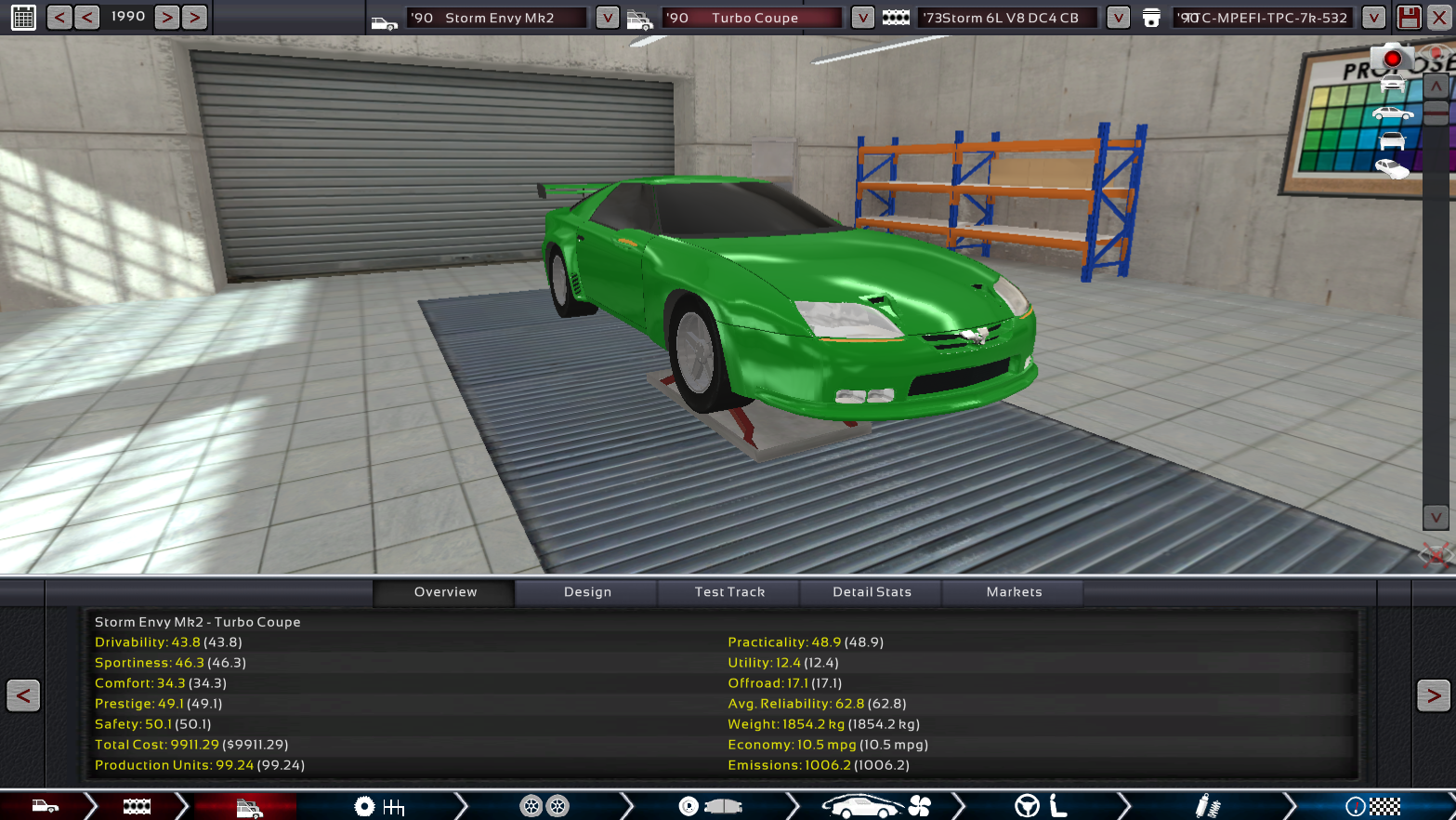Select the side view car icon
1456x820 pixels.
click(1392, 113)
